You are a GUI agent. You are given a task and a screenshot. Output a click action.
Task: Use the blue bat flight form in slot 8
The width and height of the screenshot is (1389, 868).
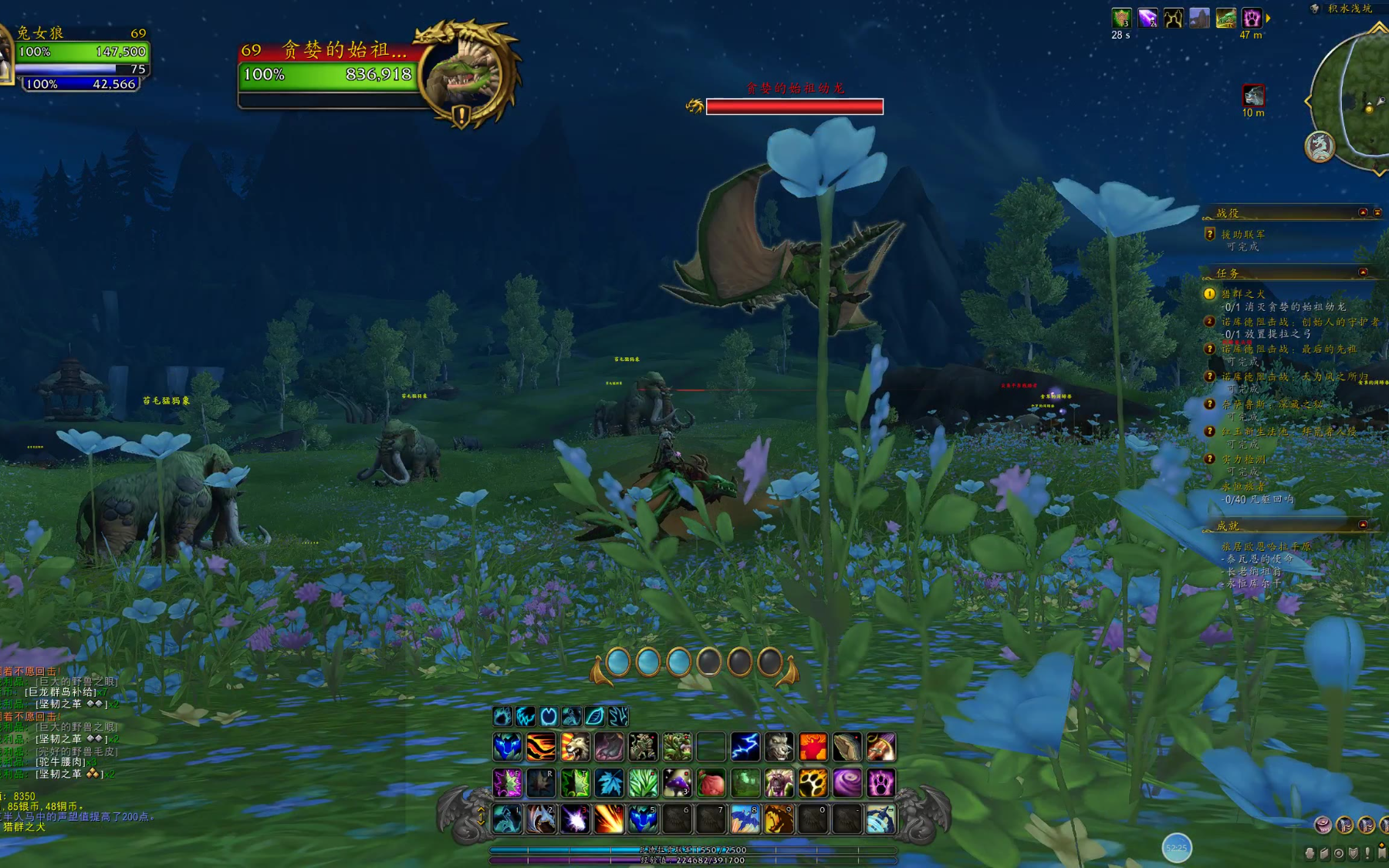[x=745, y=819]
